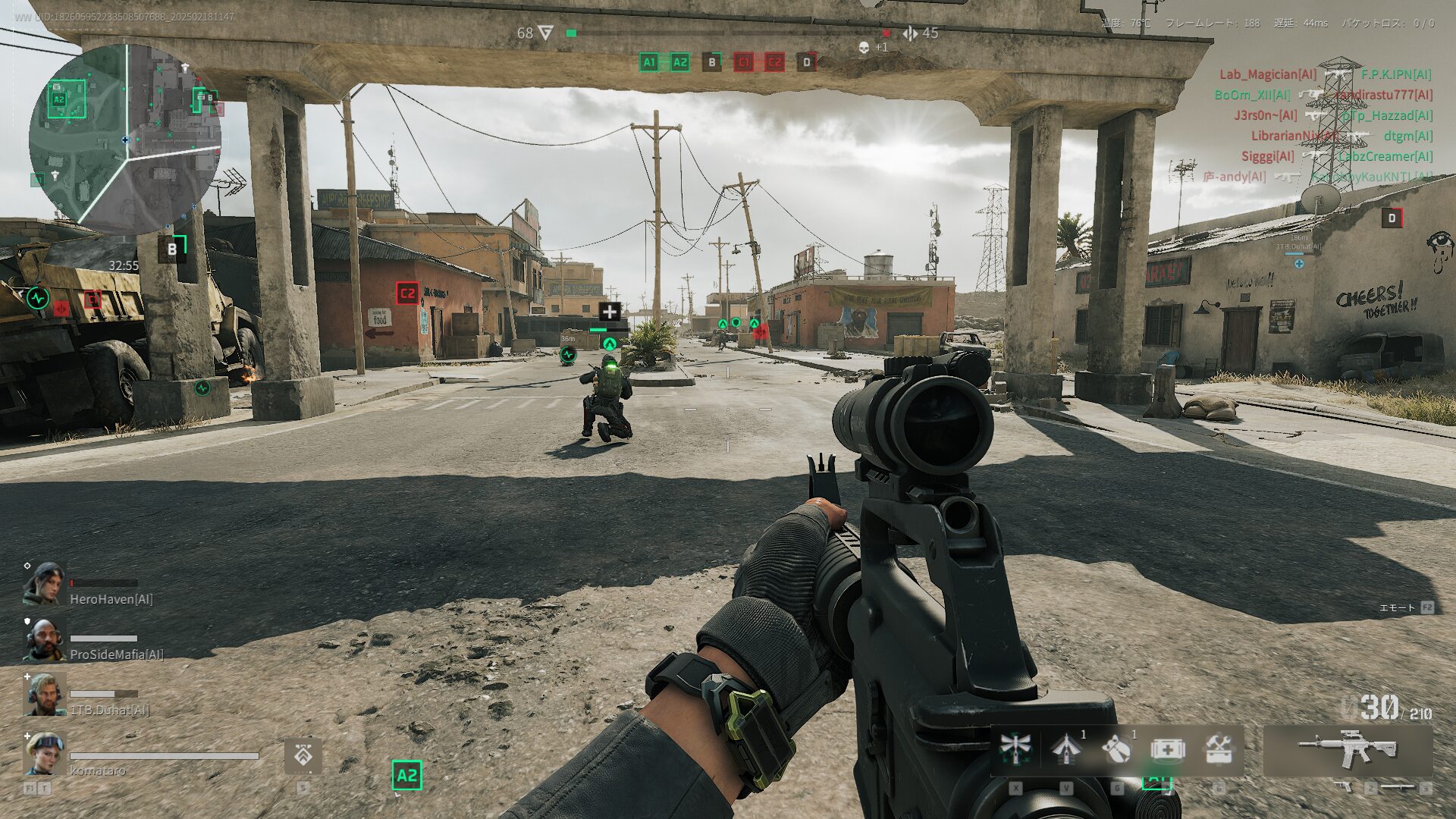
Task: Select the A1 objective indicator
Action: point(648,62)
